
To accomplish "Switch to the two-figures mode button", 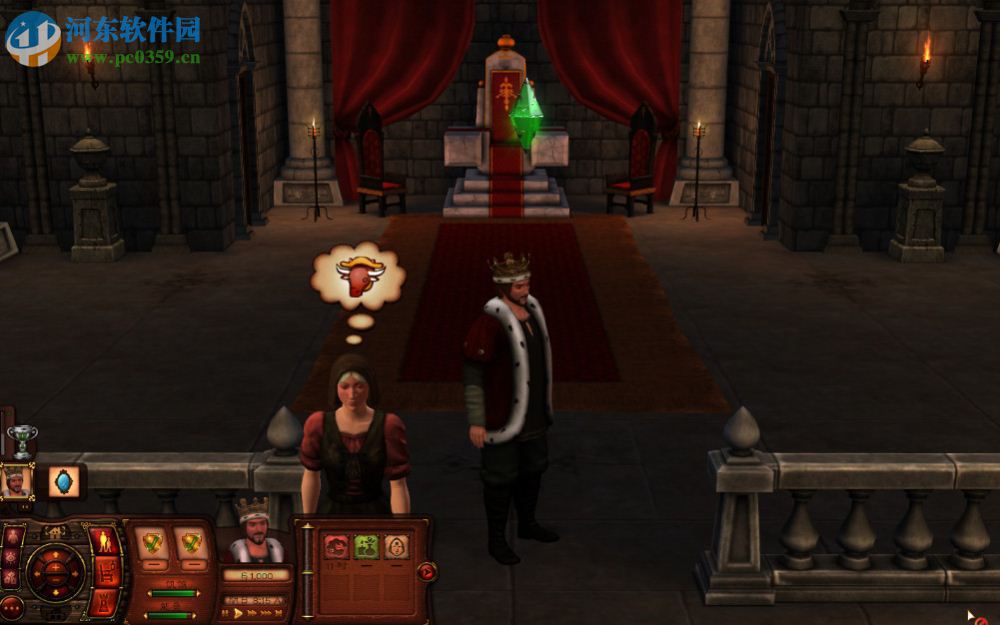I will click(105, 542).
